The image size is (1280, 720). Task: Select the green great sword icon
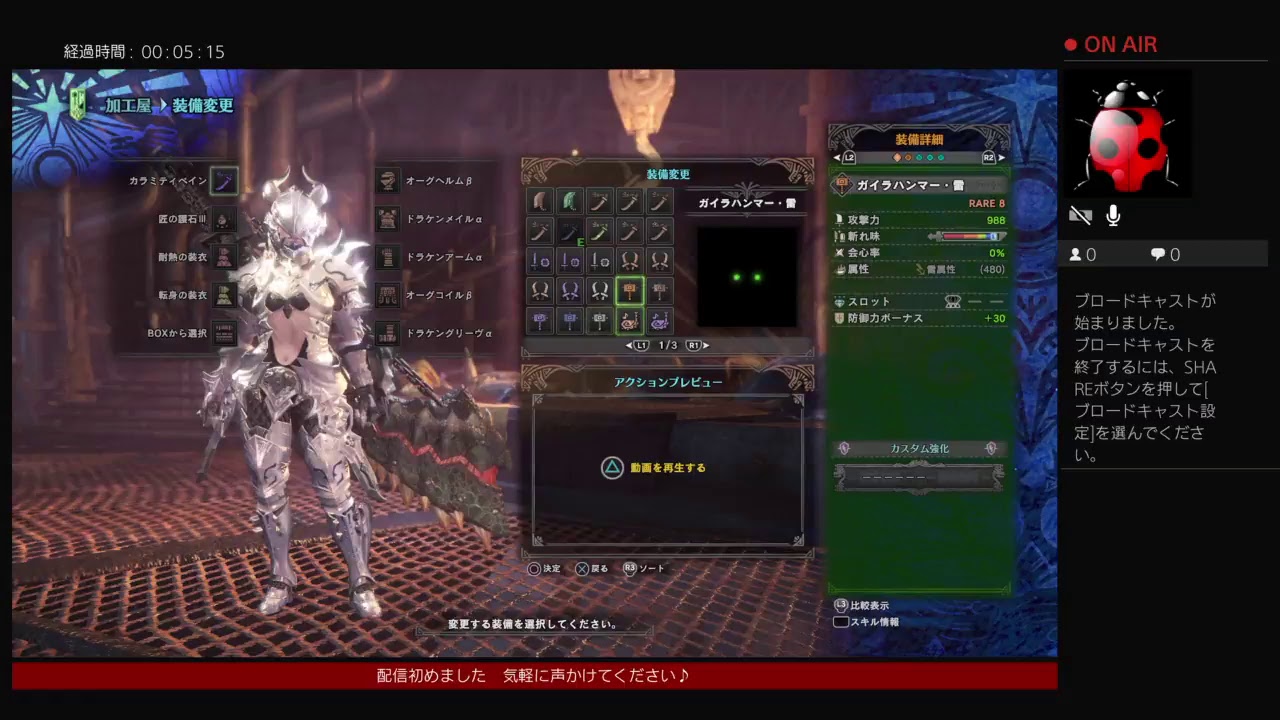click(569, 202)
